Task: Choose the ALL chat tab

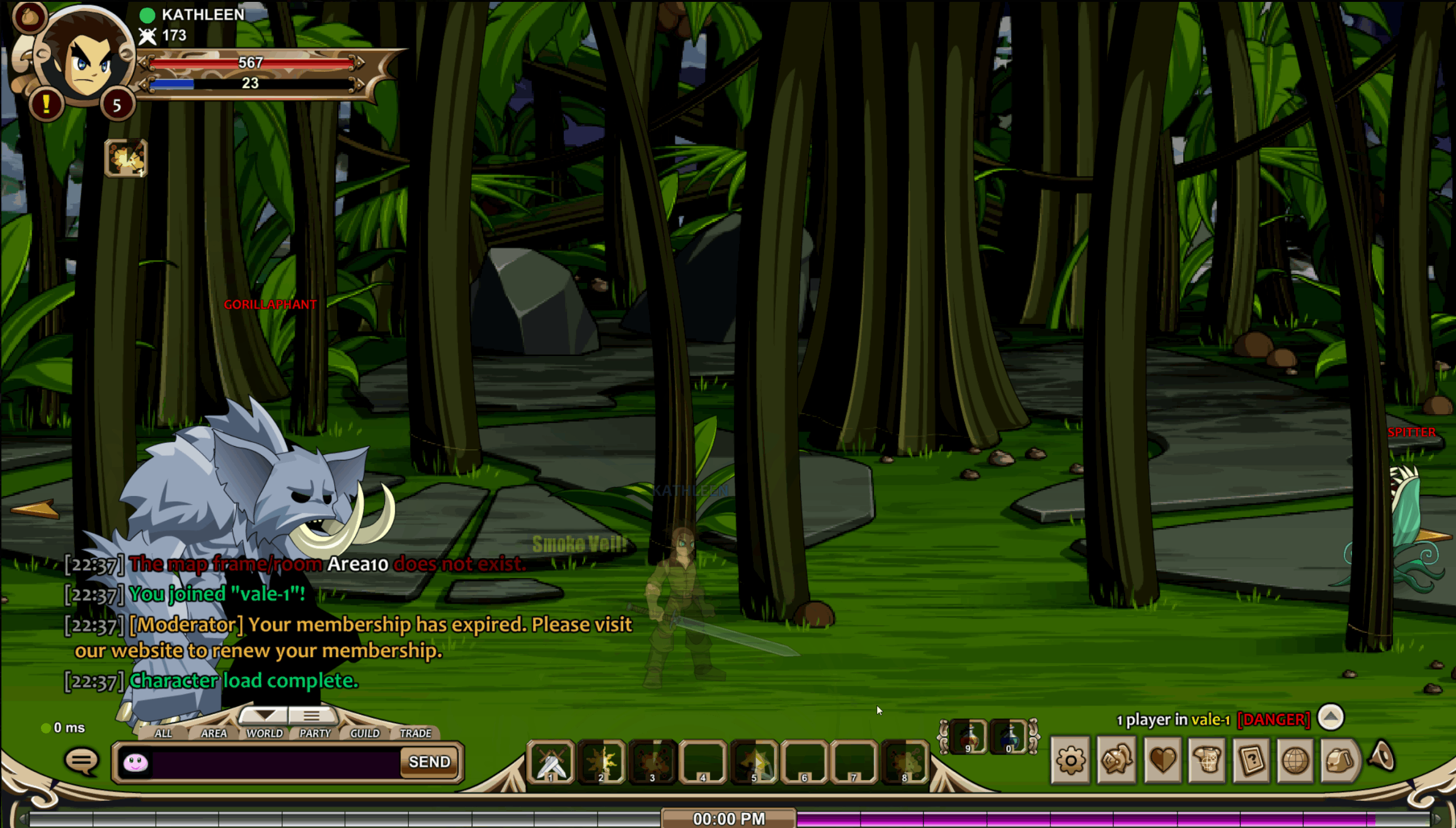Action: pos(163,733)
